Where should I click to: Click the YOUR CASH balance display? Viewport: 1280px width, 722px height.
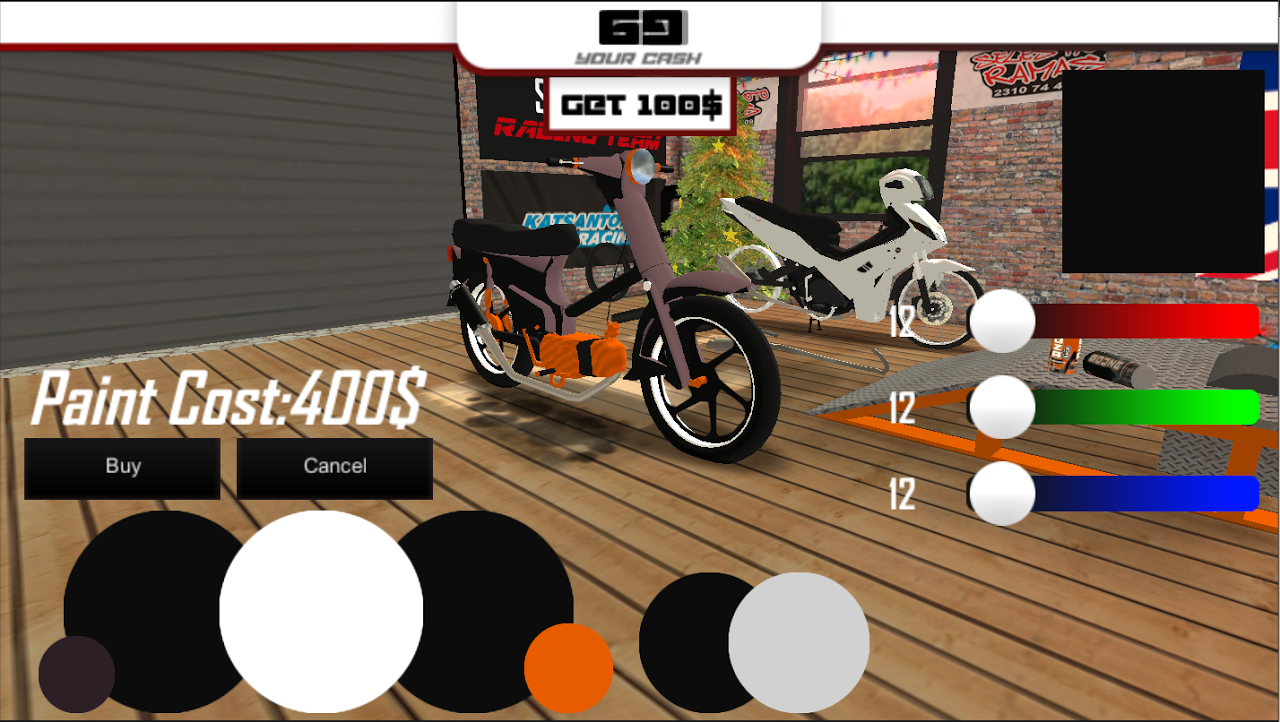point(639,35)
